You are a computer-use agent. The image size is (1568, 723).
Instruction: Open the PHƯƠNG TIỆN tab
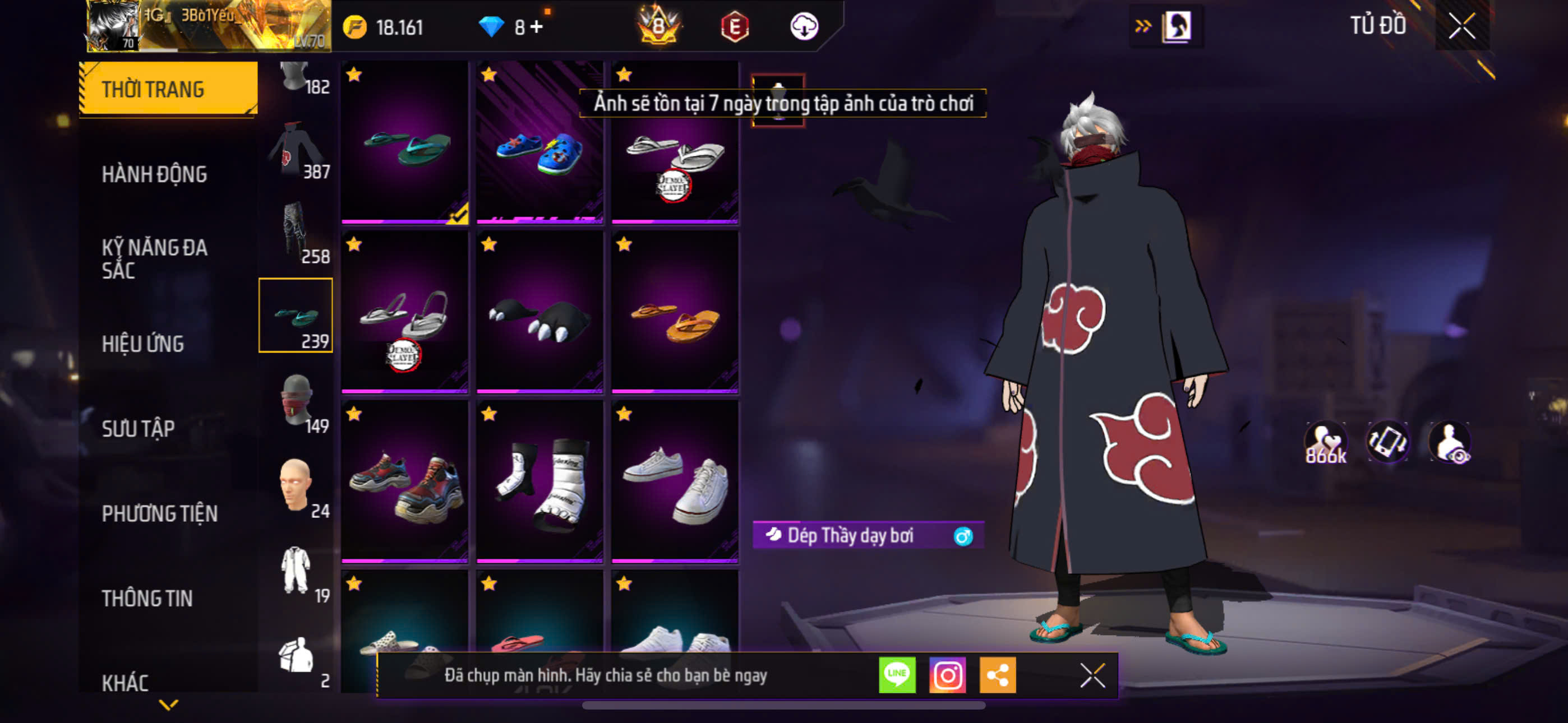tap(159, 513)
